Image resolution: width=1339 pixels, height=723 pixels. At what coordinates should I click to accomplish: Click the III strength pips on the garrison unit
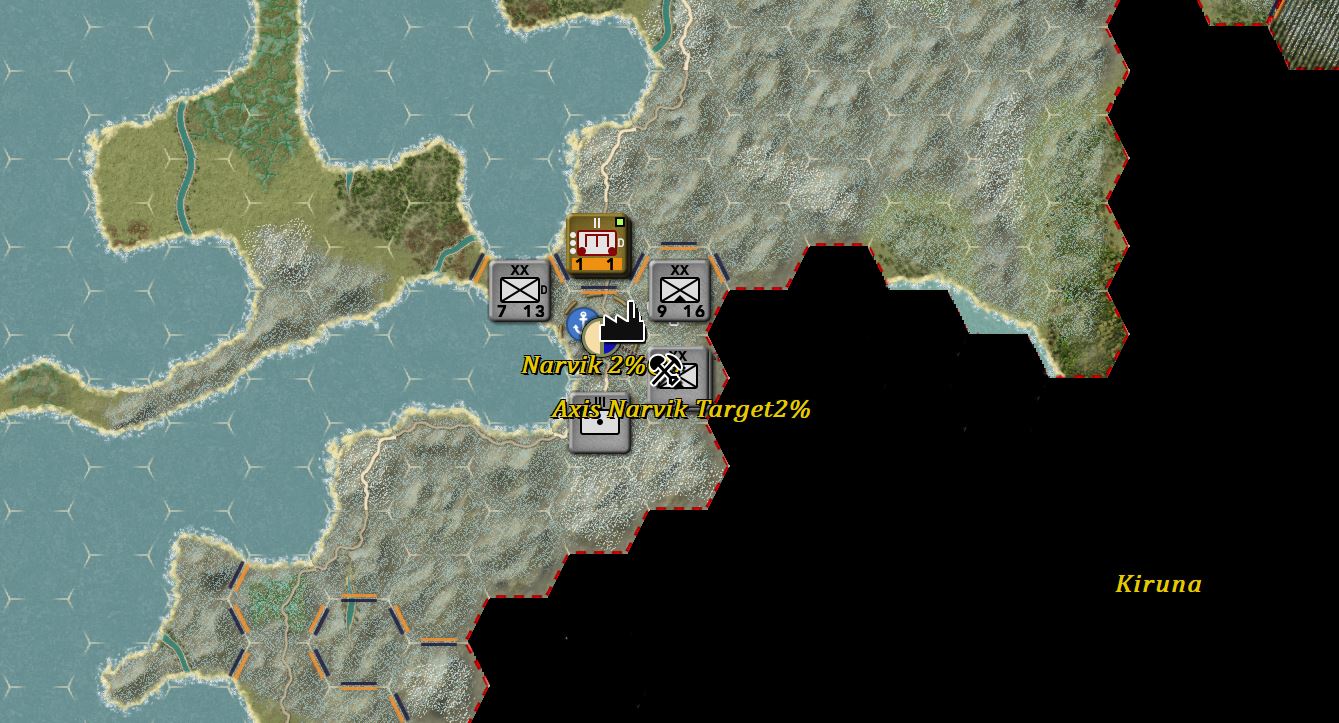(x=598, y=400)
